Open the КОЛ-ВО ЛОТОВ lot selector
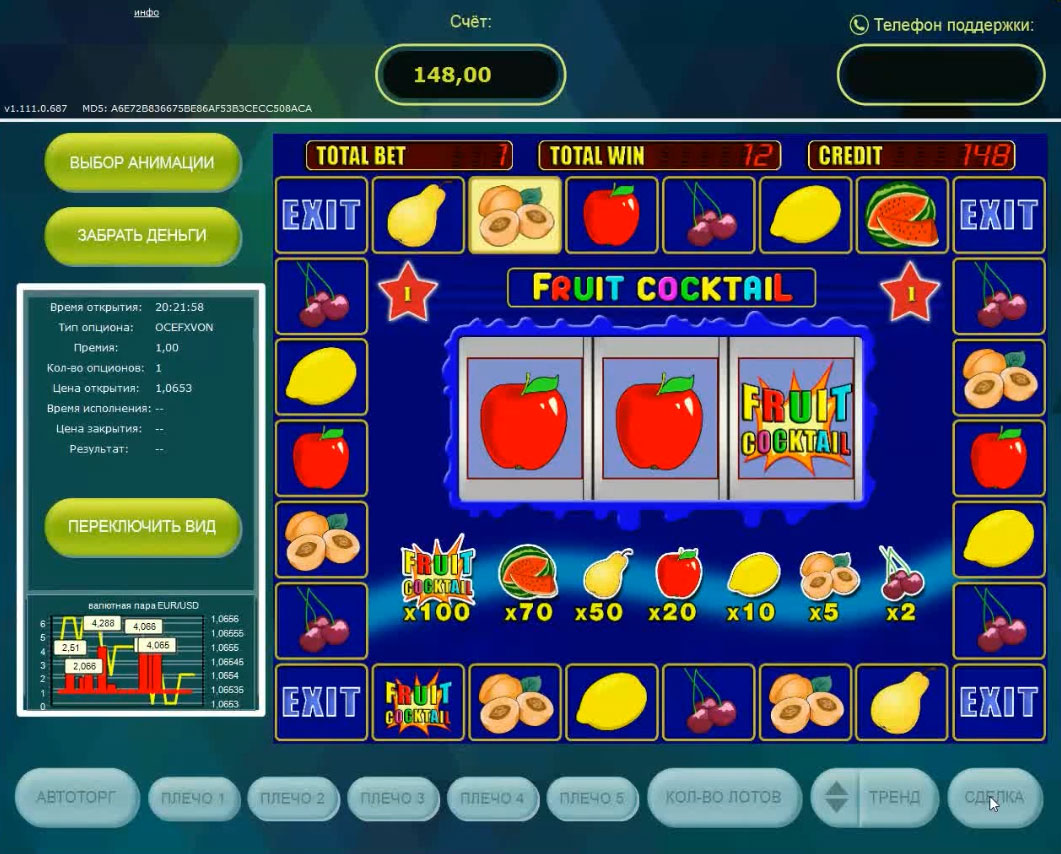 click(724, 798)
